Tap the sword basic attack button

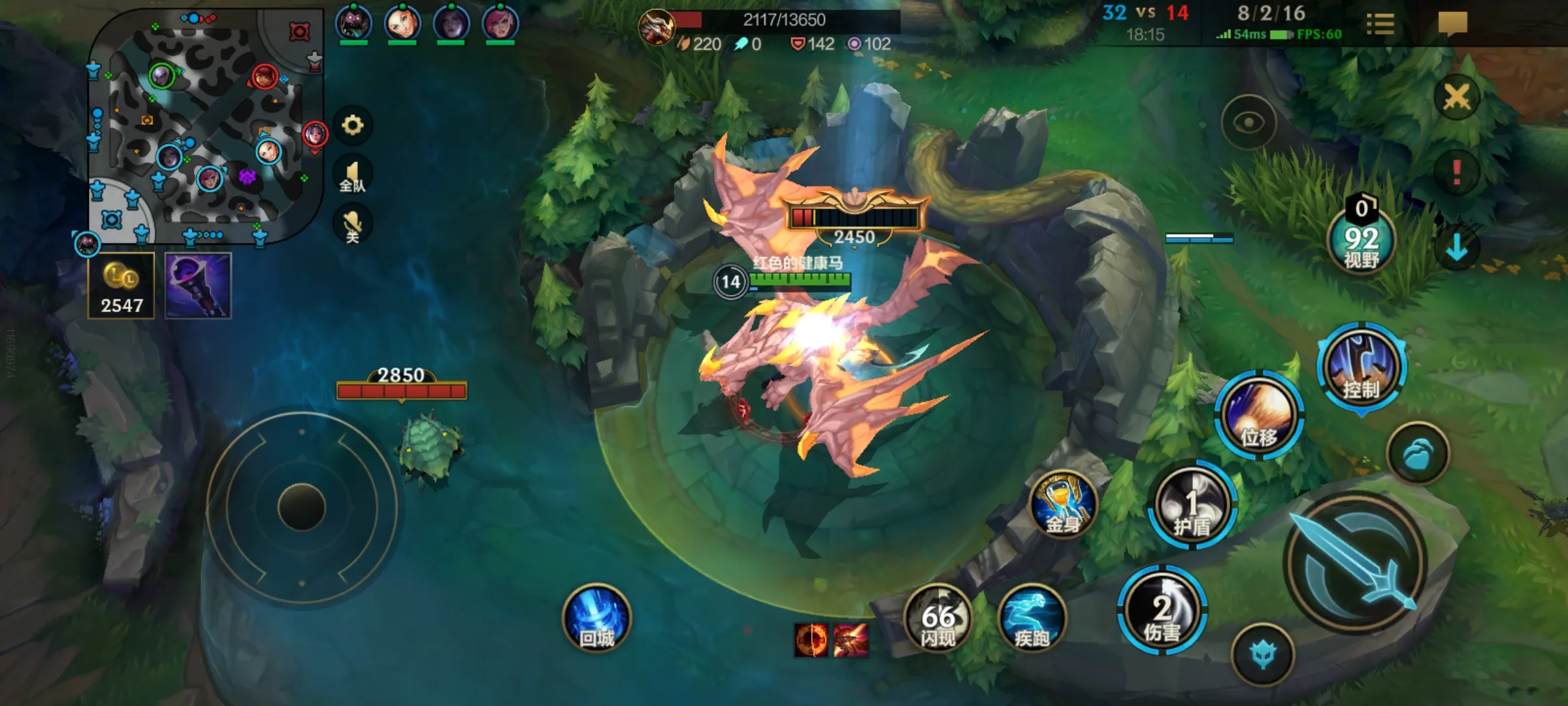click(x=1355, y=563)
